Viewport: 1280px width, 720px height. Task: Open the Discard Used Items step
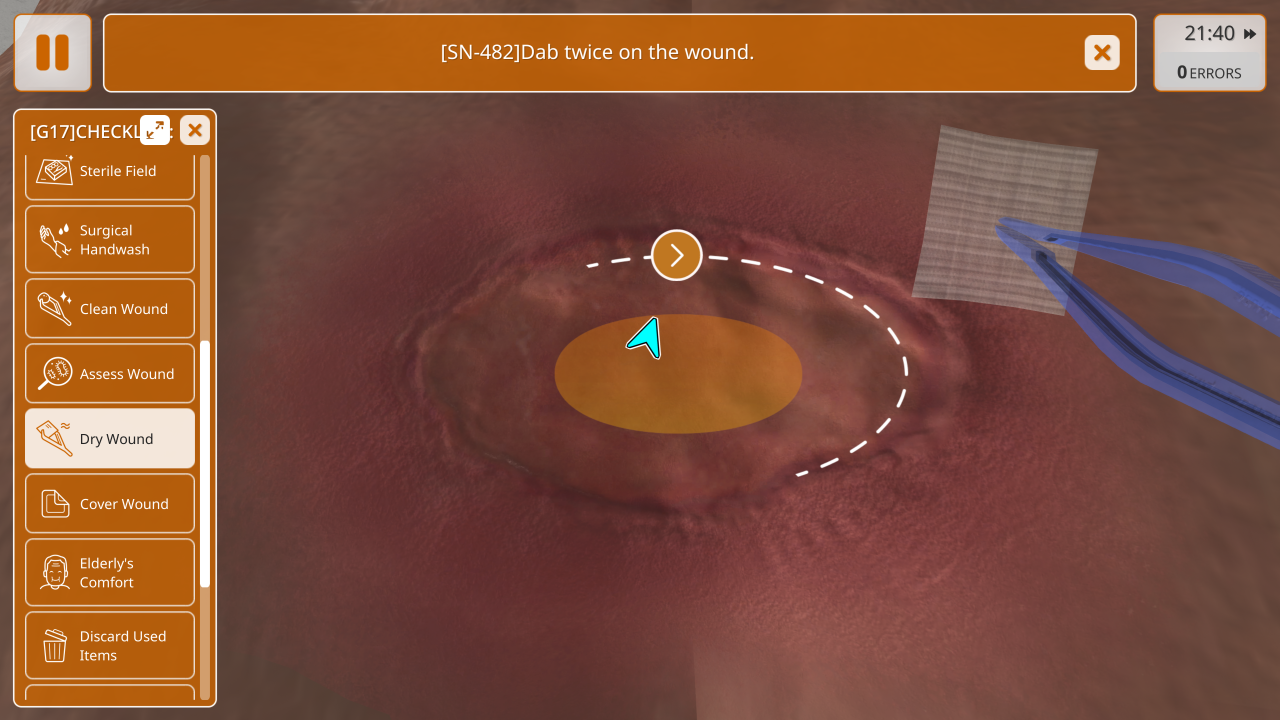point(110,646)
